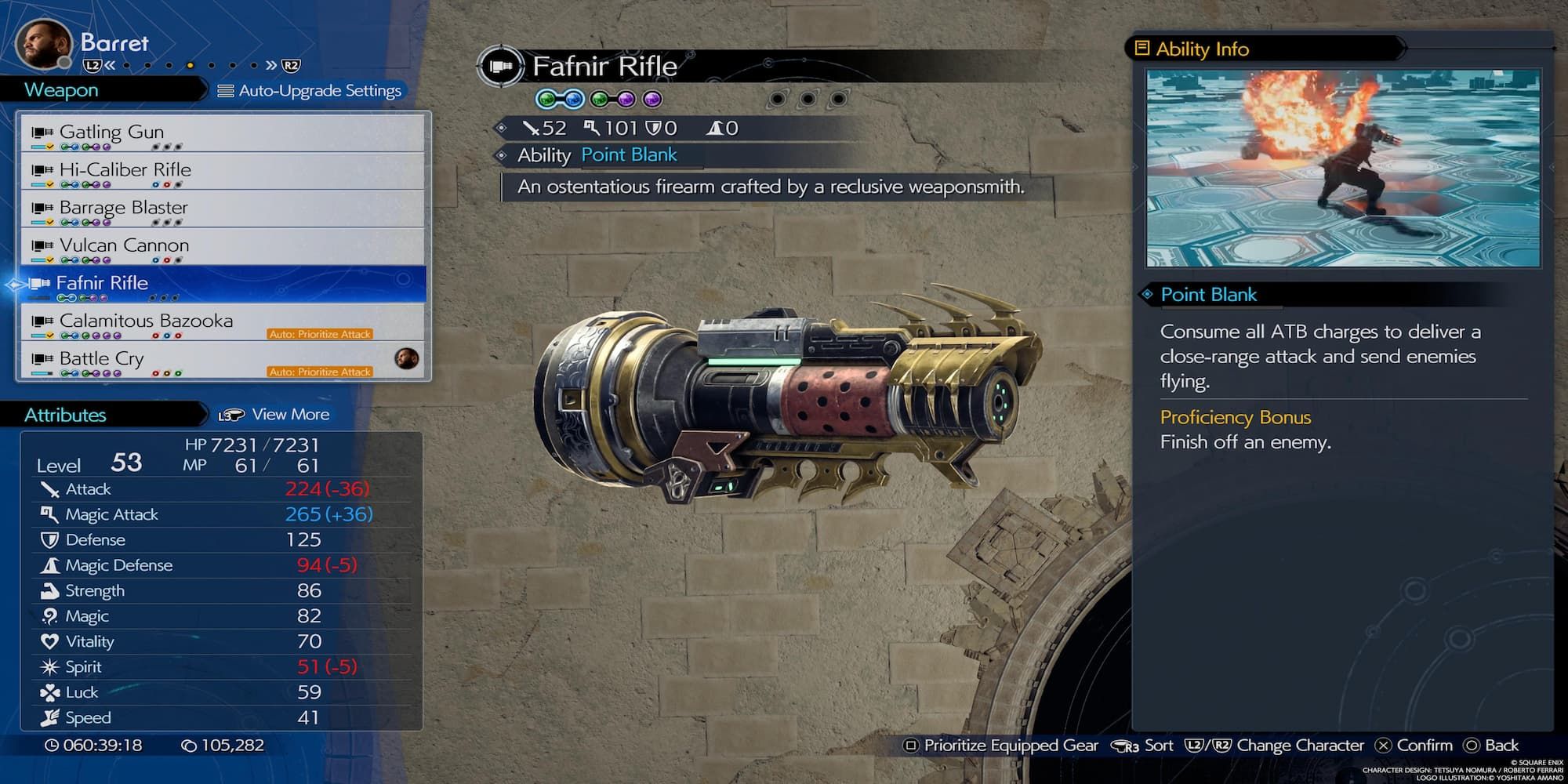The height and width of the screenshot is (784, 1568).
Task: Sort the weapon list
Action: [x=1143, y=746]
